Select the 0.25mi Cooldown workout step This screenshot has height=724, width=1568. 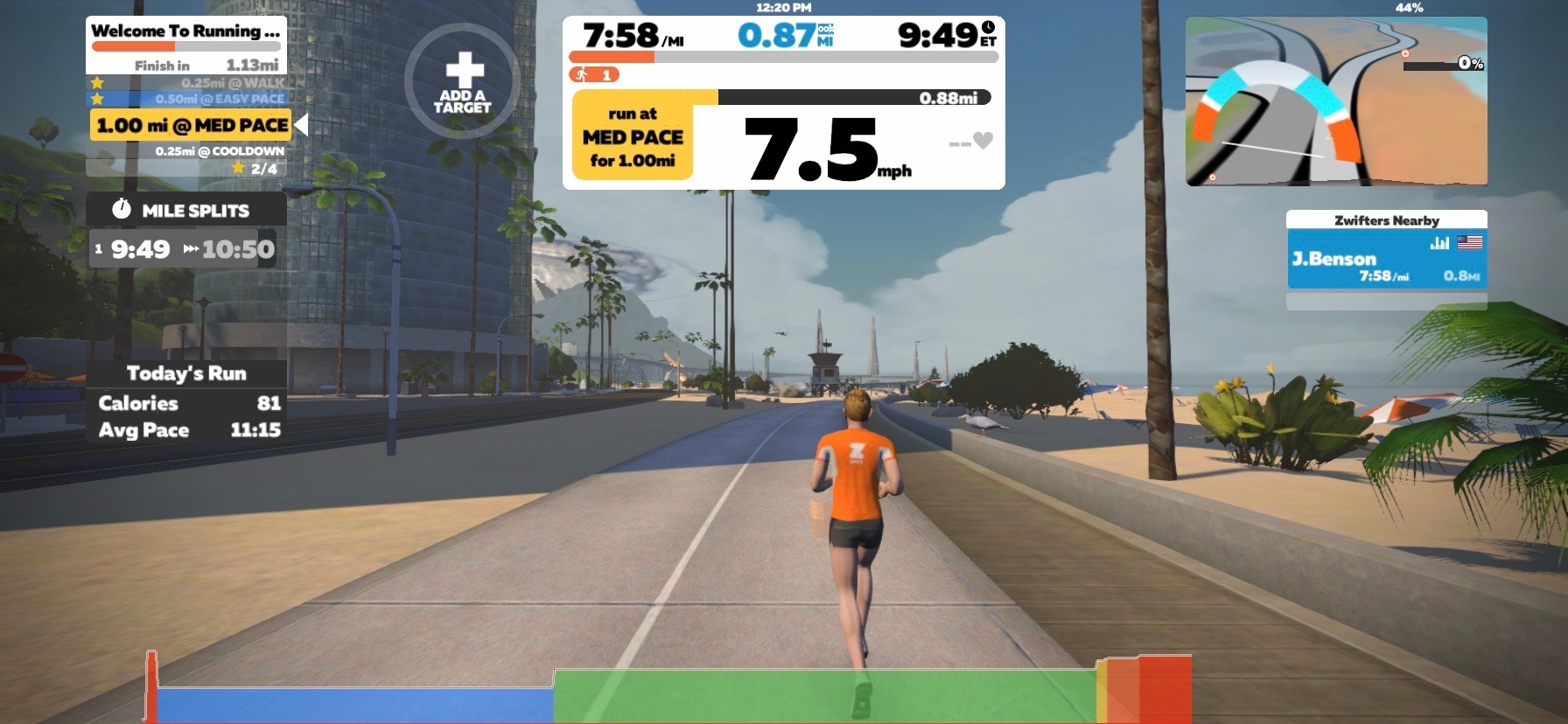click(x=219, y=151)
